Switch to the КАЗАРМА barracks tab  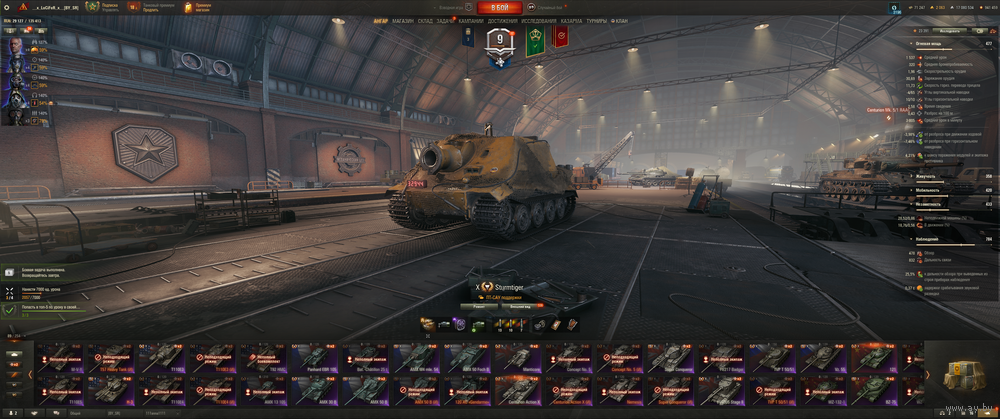pyautogui.click(x=571, y=20)
